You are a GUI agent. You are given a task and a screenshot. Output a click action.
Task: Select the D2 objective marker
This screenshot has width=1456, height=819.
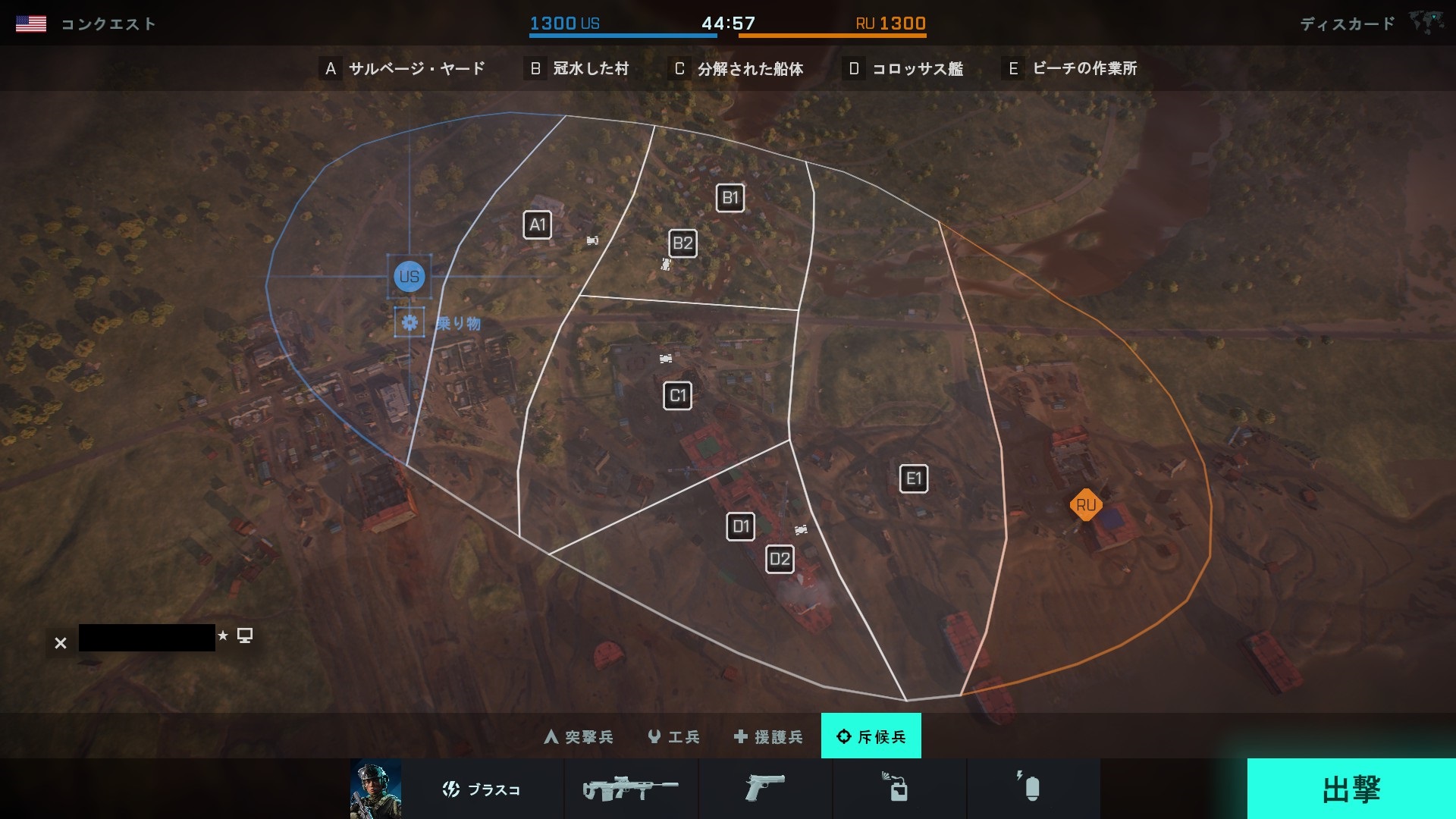tap(780, 560)
